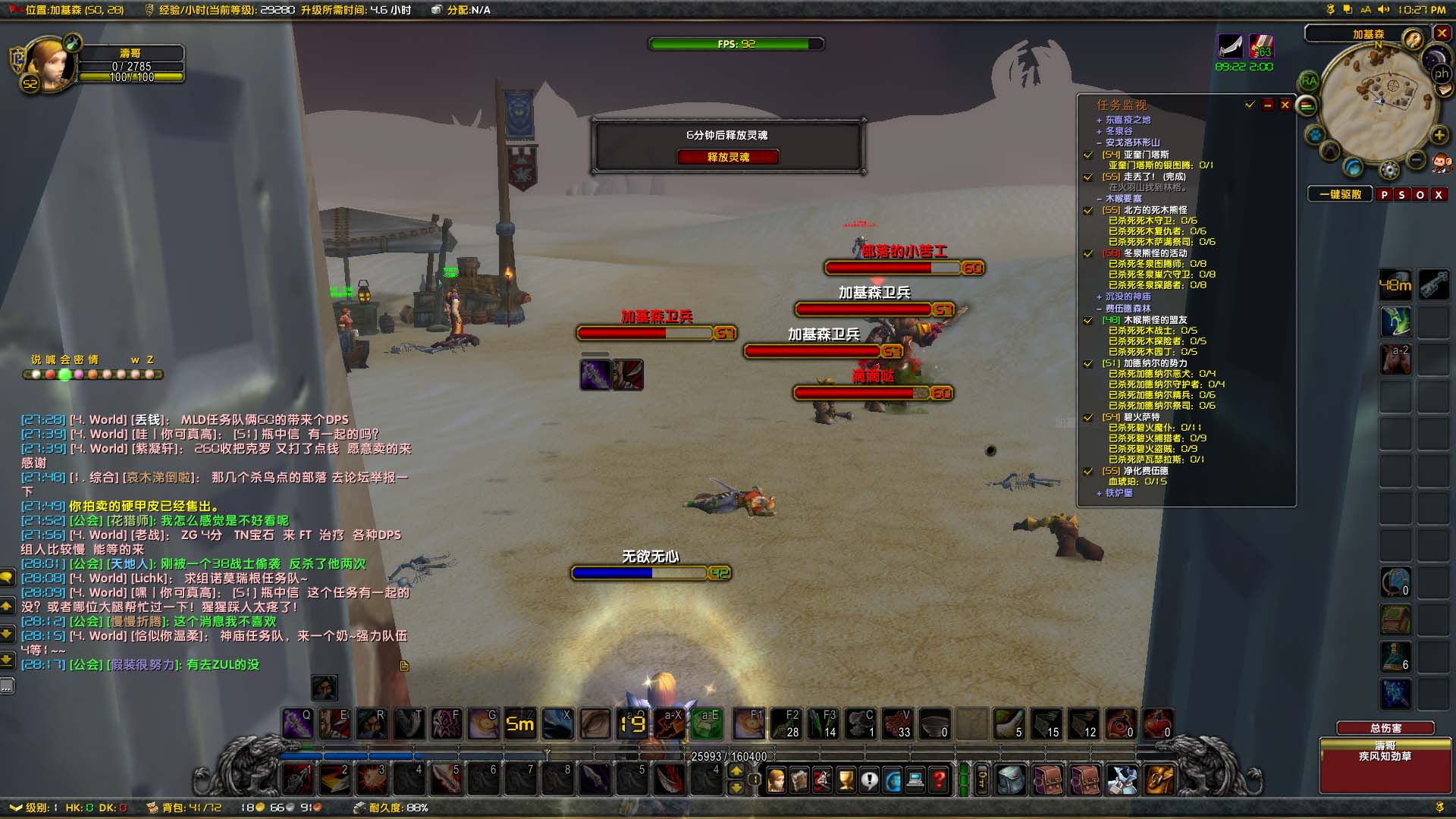Toggle the checkmark next to quest 碧火萨特
Screen dimensions: 1456x819
1087,418
